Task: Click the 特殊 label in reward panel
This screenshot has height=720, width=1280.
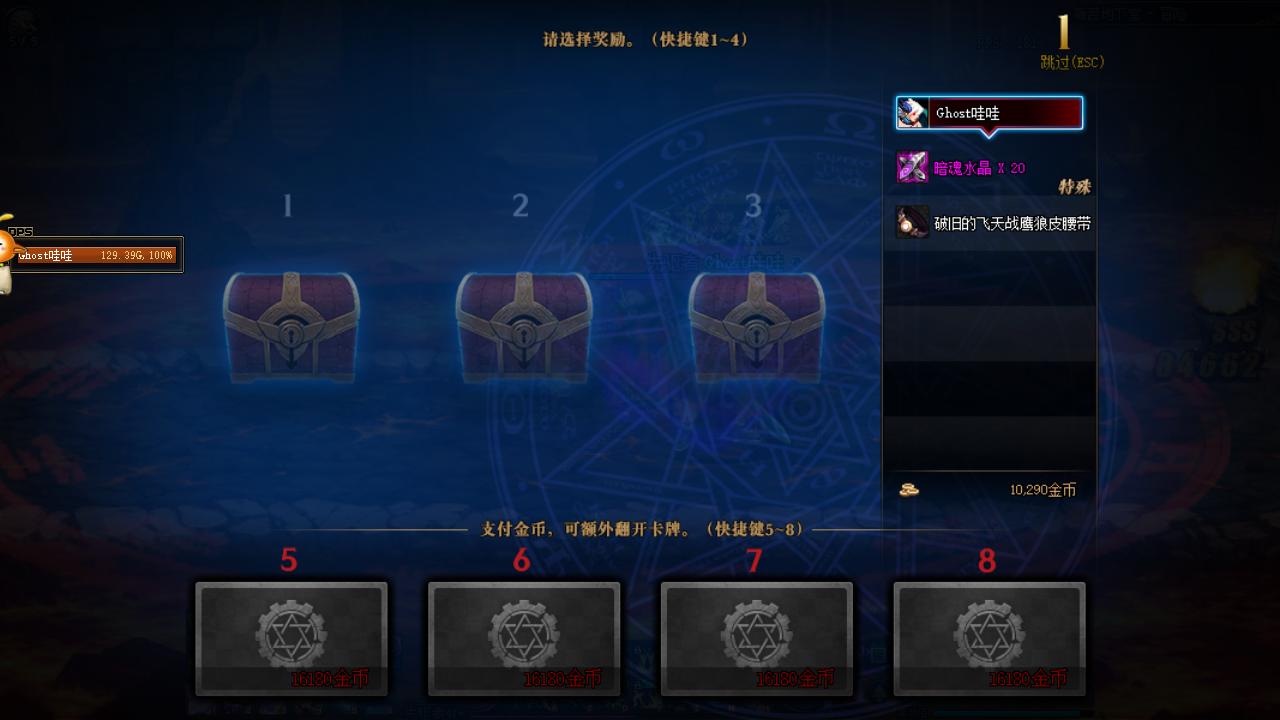Action: [x=1077, y=188]
